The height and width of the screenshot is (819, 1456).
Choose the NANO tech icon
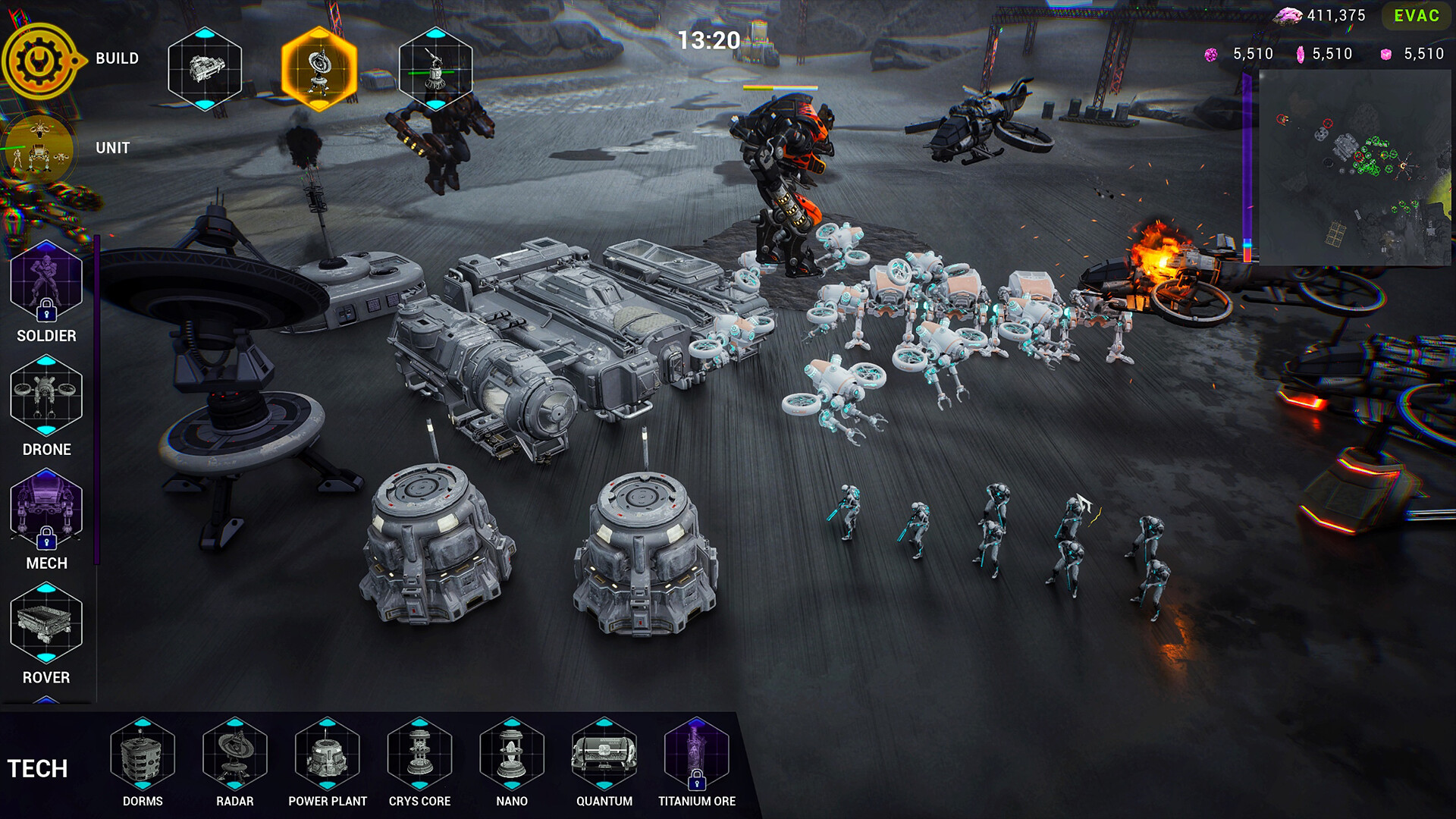click(x=512, y=754)
